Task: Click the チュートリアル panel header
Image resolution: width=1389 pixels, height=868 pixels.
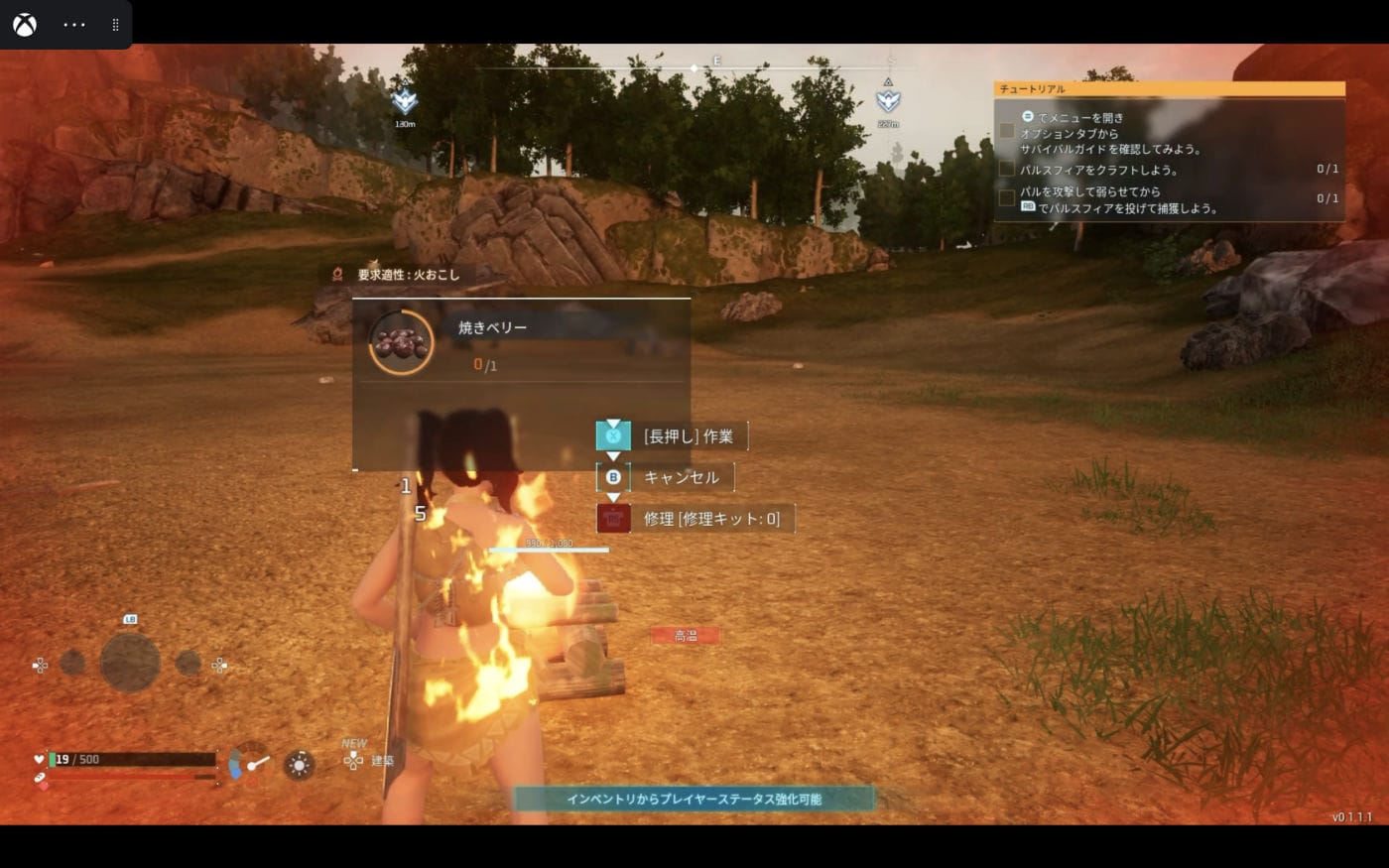Action: tap(1169, 89)
